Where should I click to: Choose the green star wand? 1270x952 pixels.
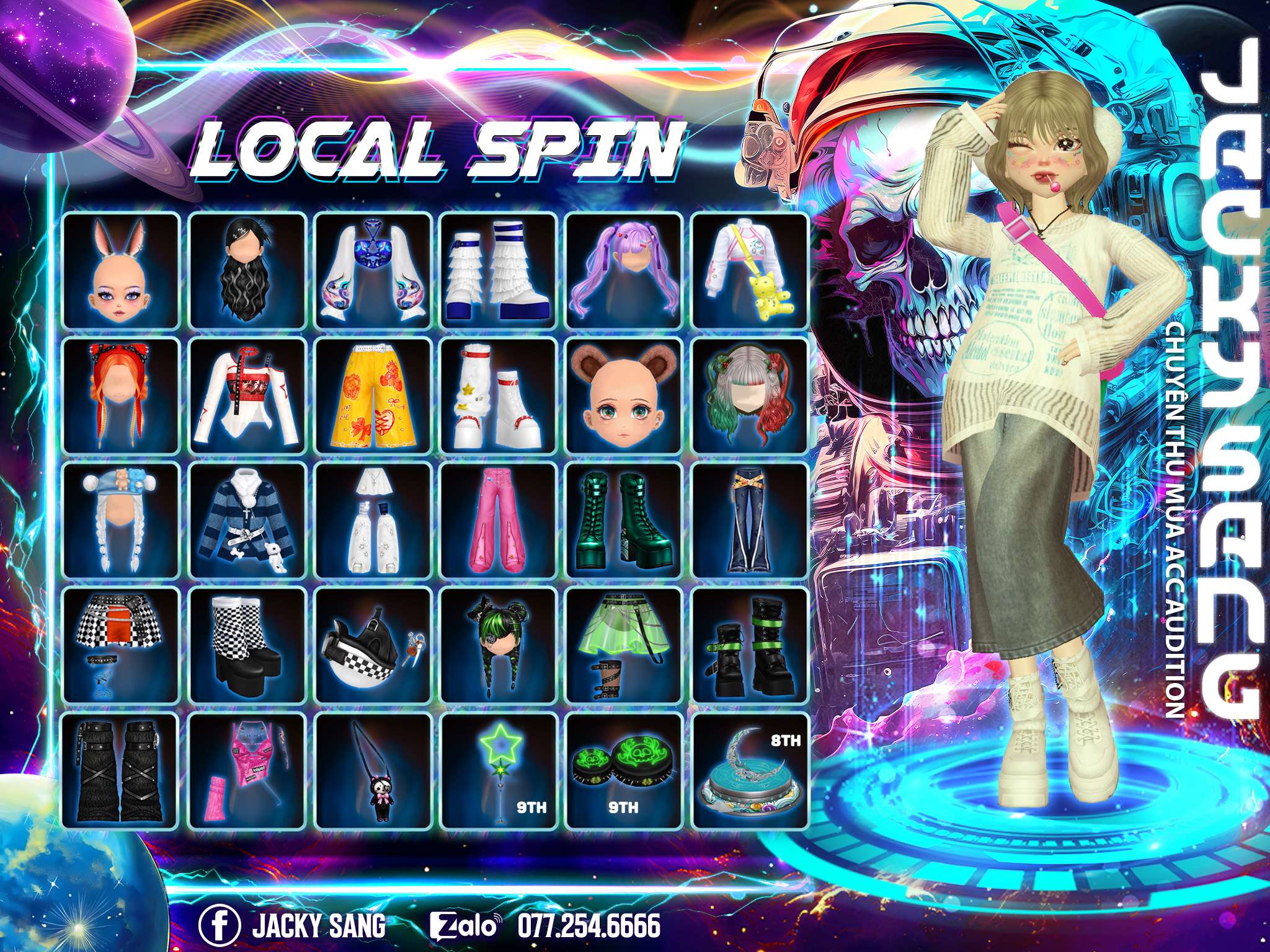pyautogui.click(x=499, y=771)
